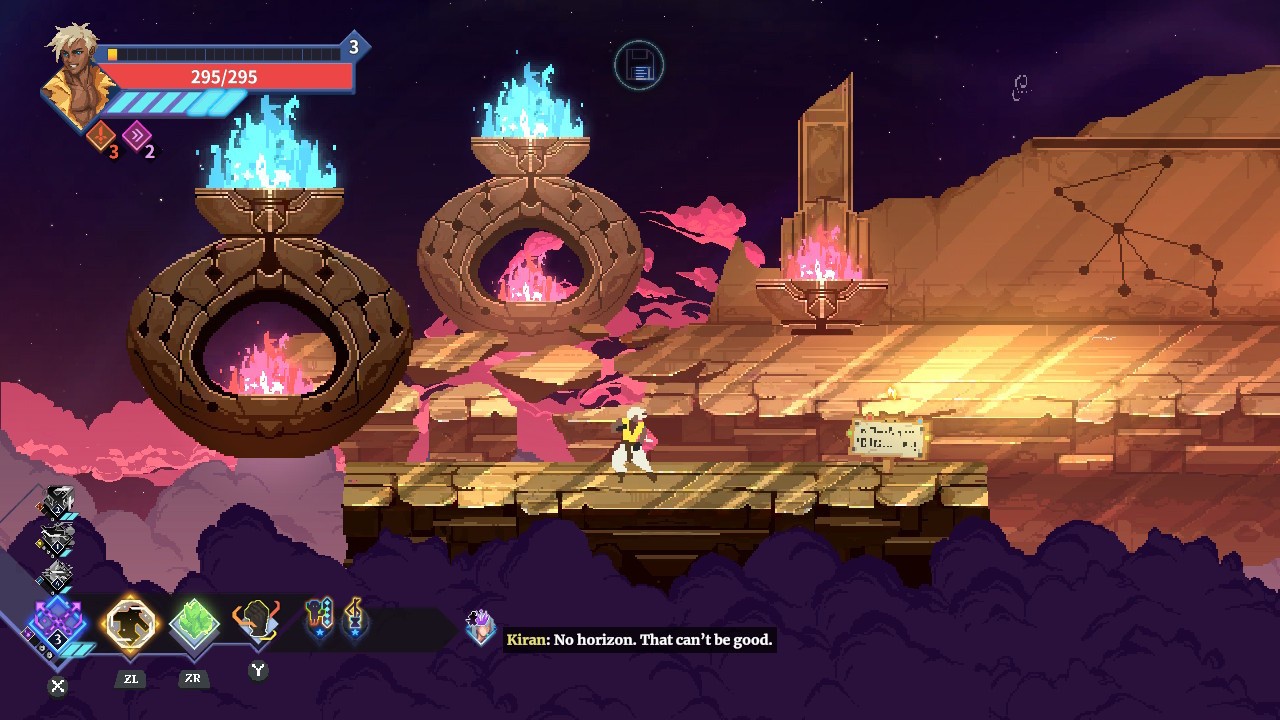The image size is (1280, 720).
Task: Select the purple double-arrow buff icon
Action: pyautogui.click(x=136, y=136)
